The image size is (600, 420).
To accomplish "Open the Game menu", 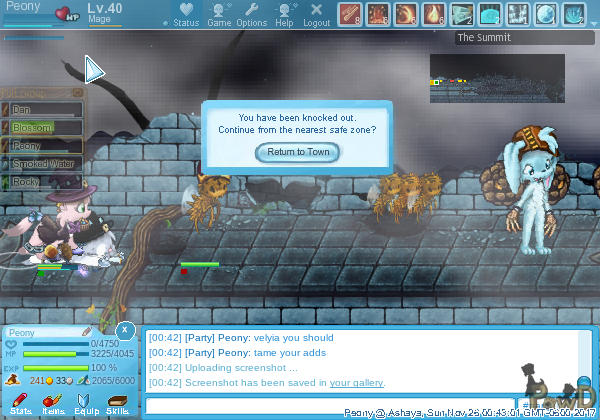I will (219, 14).
